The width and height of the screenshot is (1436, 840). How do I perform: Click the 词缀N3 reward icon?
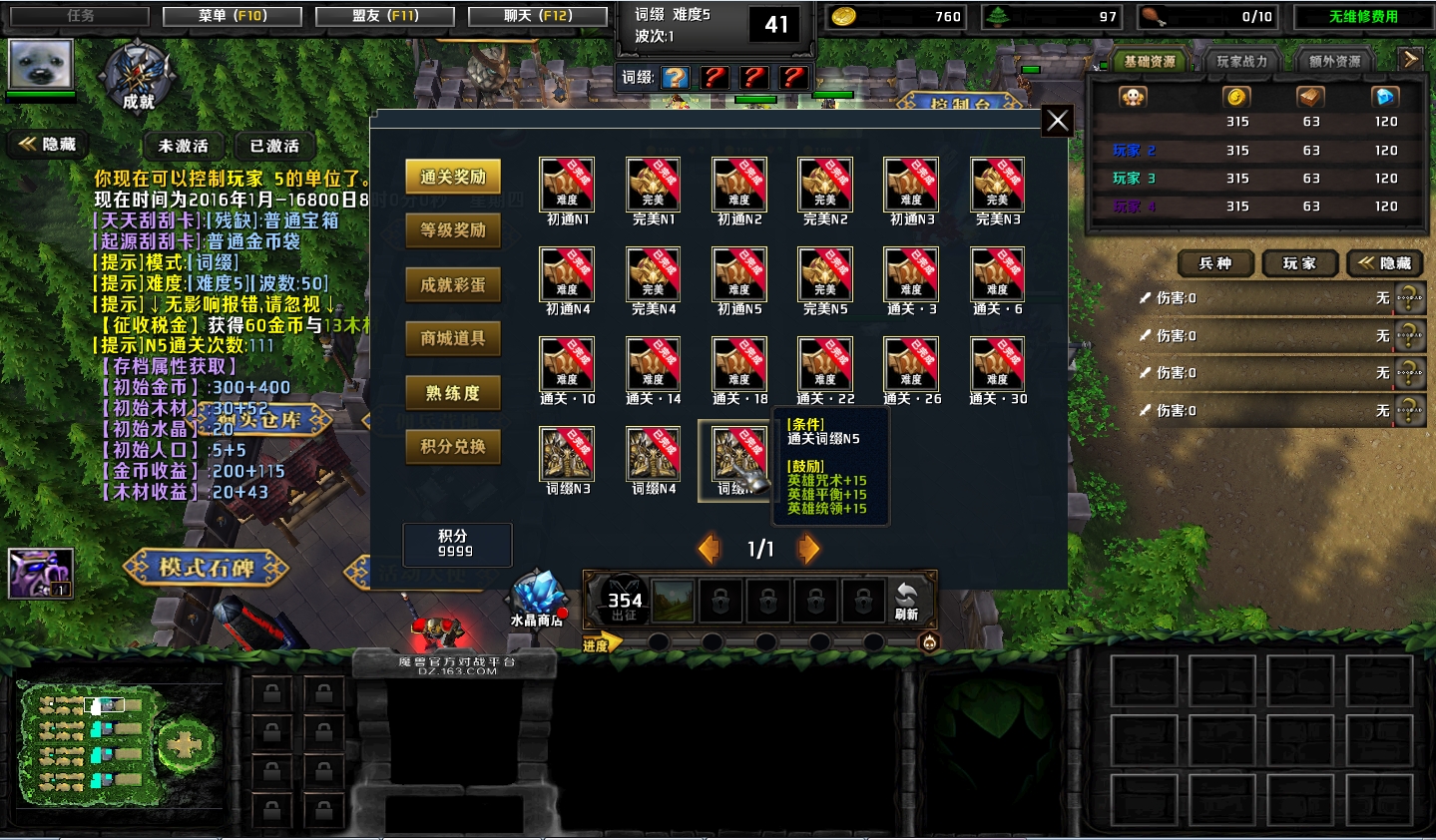567,454
